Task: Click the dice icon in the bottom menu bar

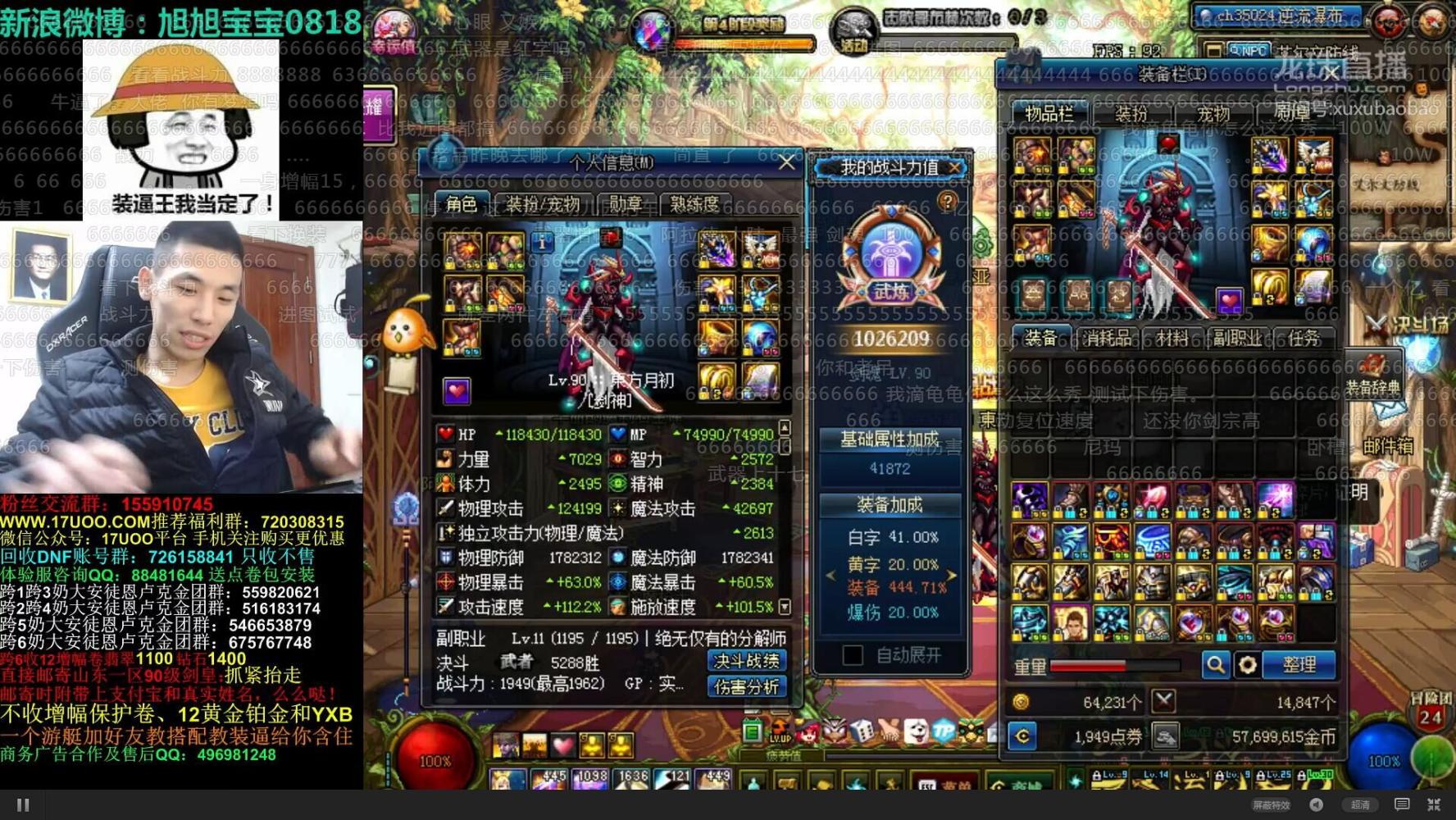Action: [861, 730]
